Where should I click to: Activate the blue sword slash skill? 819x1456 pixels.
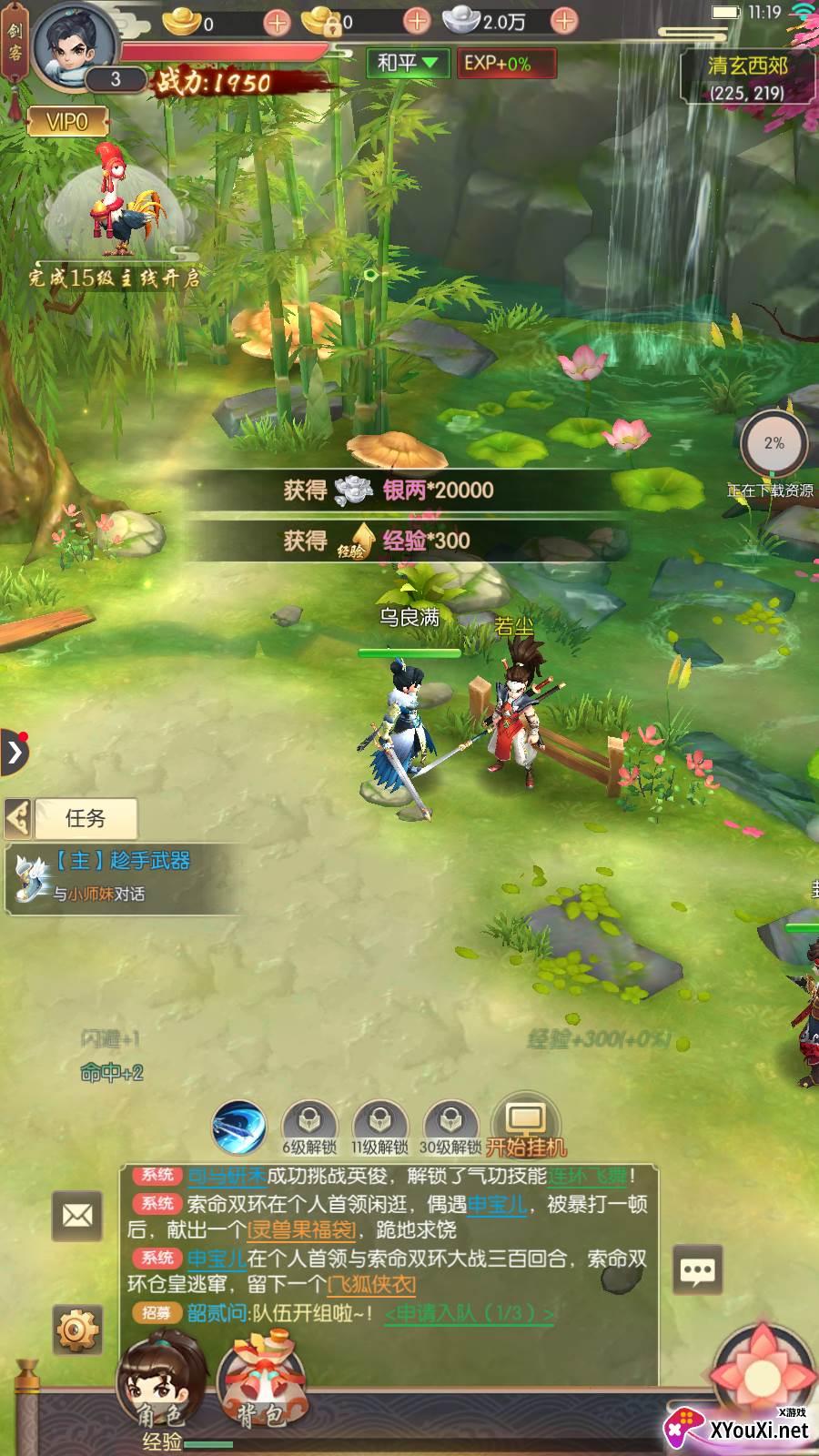pyautogui.click(x=239, y=1127)
